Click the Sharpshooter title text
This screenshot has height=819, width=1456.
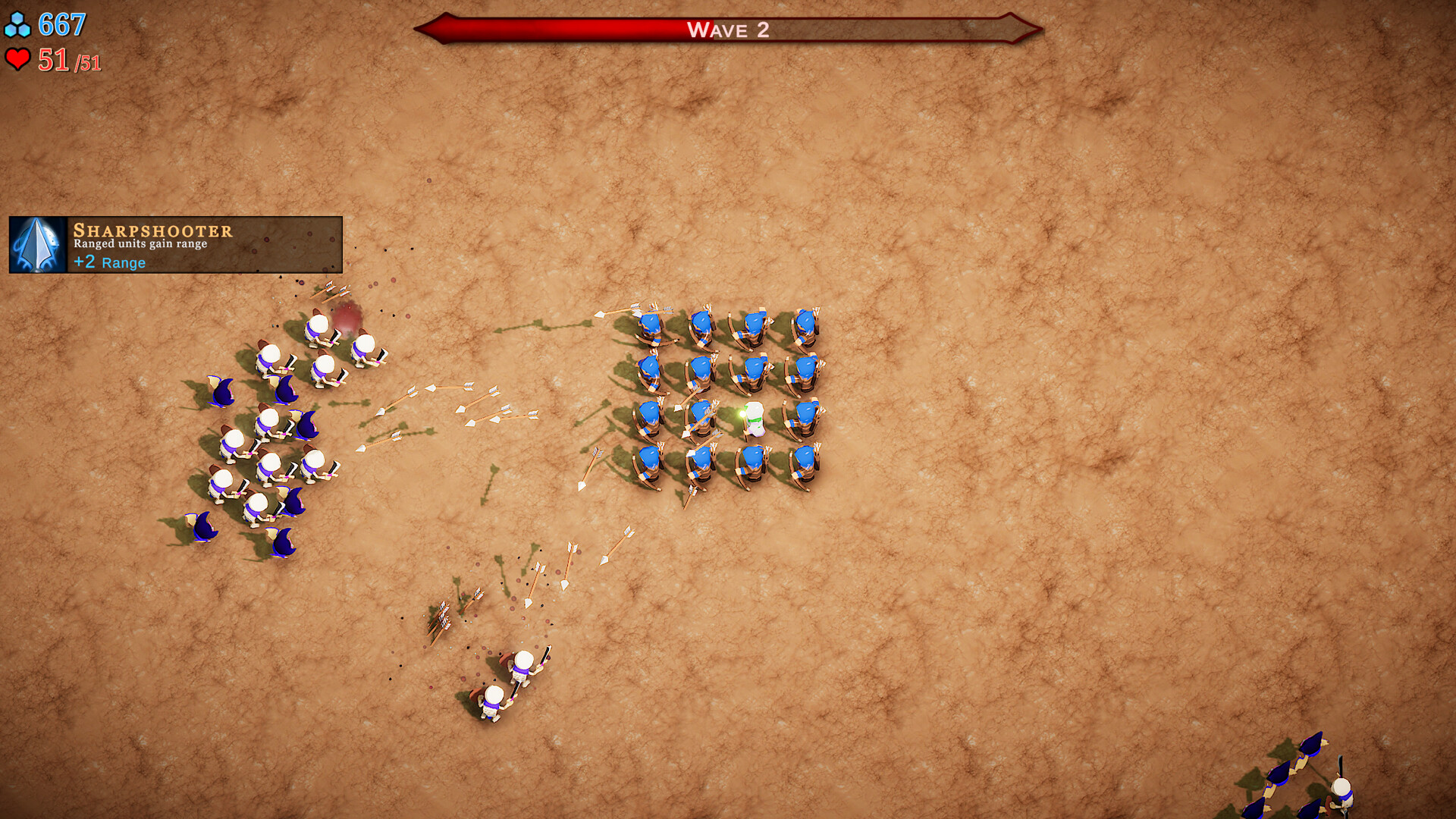tap(152, 231)
